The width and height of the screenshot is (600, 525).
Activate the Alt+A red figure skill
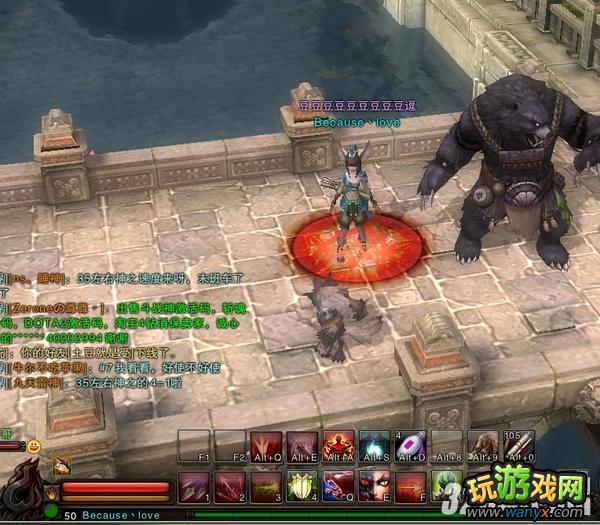click(x=338, y=446)
